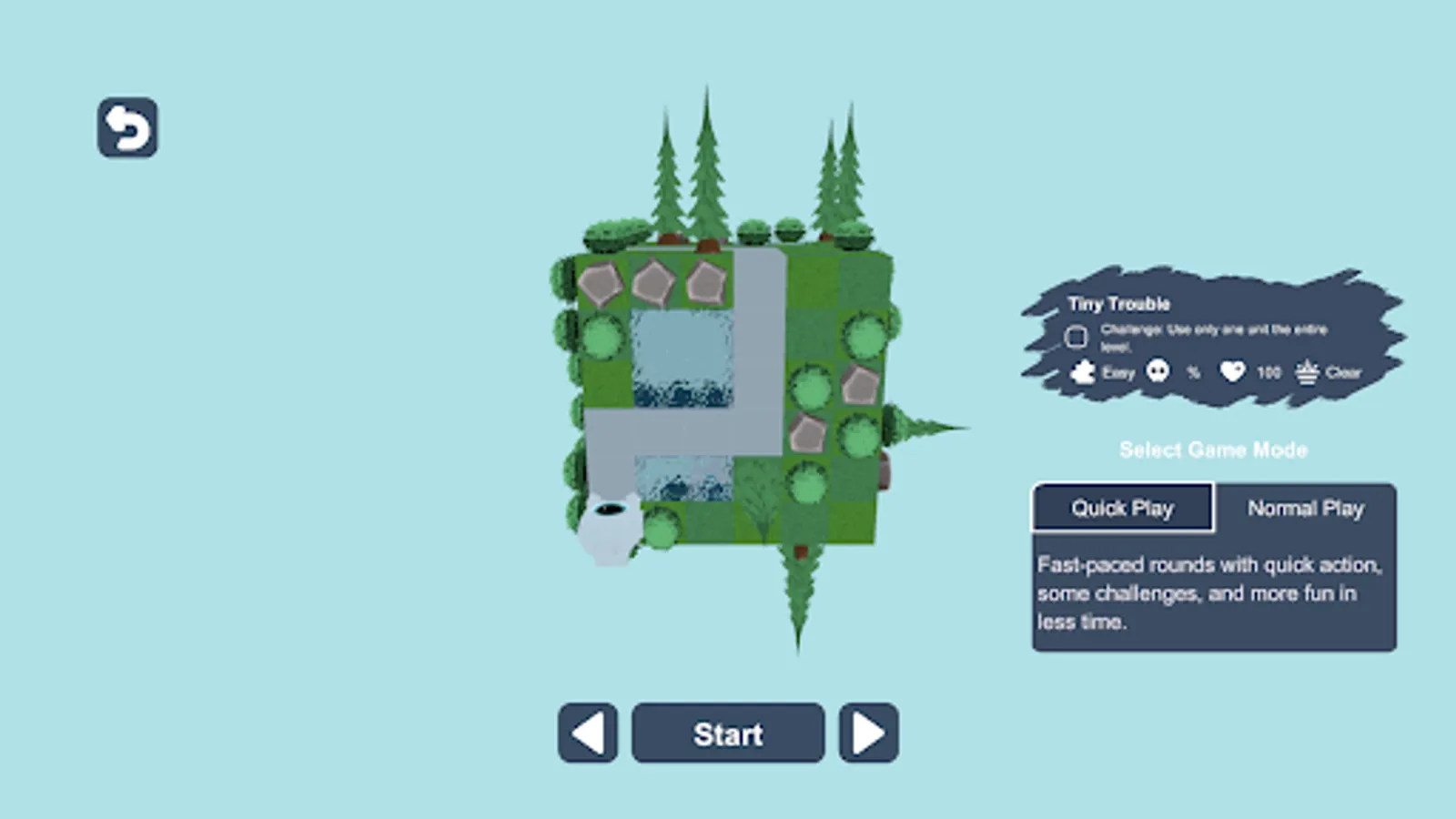Image resolution: width=1456 pixels, height=819 pixels.
Task: Click the paw difficulty icon showing Easy
Action: click(1082, 372)
